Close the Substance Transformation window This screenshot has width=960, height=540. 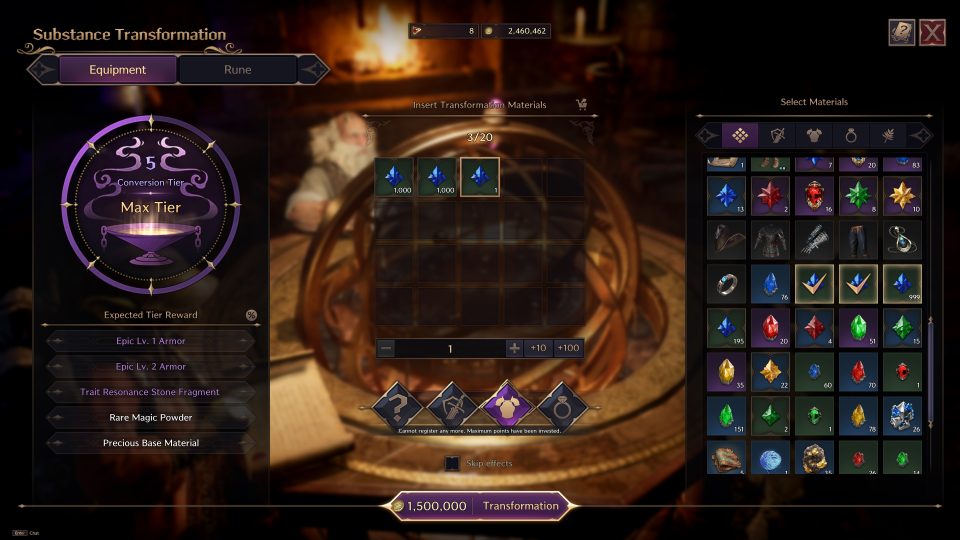pos(932,33)
